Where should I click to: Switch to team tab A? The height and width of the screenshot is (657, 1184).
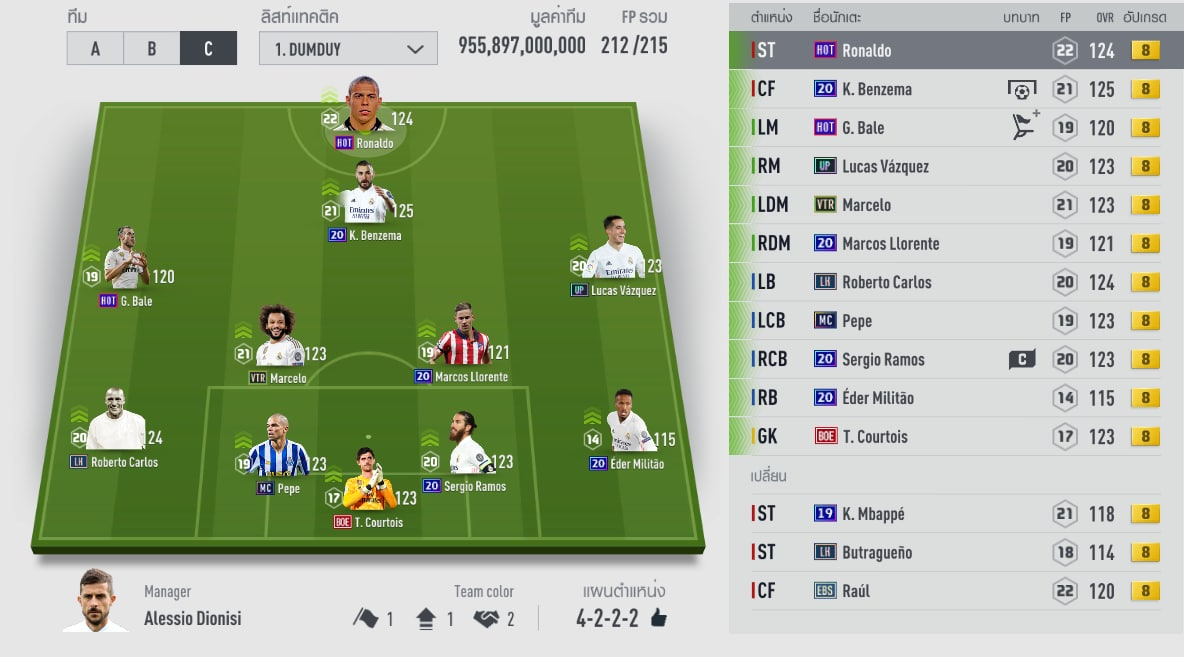pos(95,49)
